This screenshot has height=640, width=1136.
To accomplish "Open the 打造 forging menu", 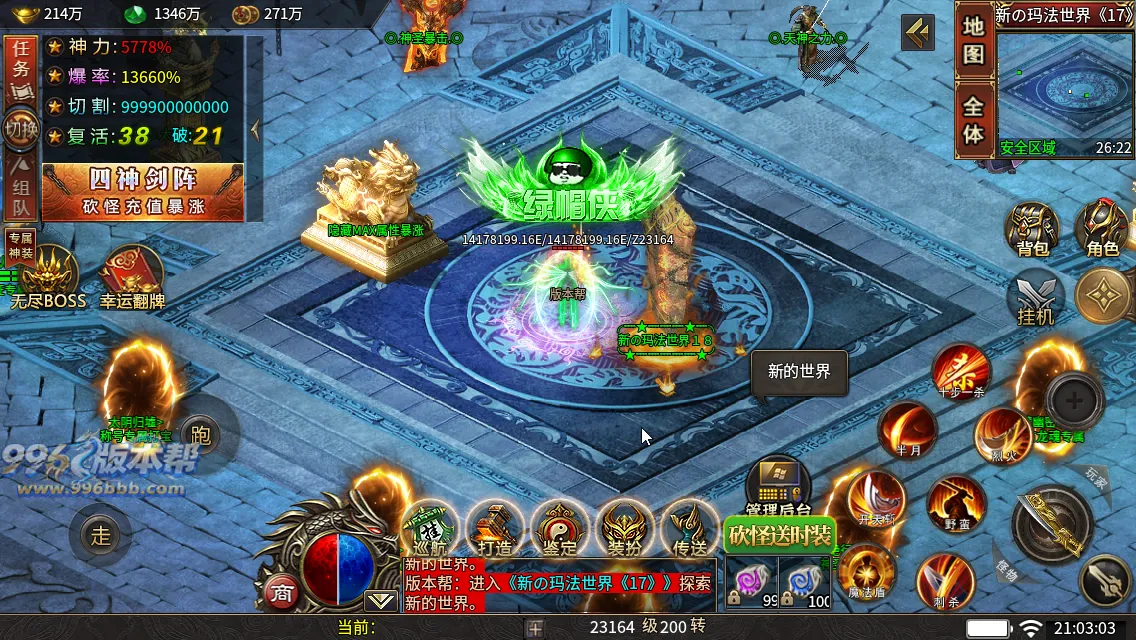I will (494, 528).
